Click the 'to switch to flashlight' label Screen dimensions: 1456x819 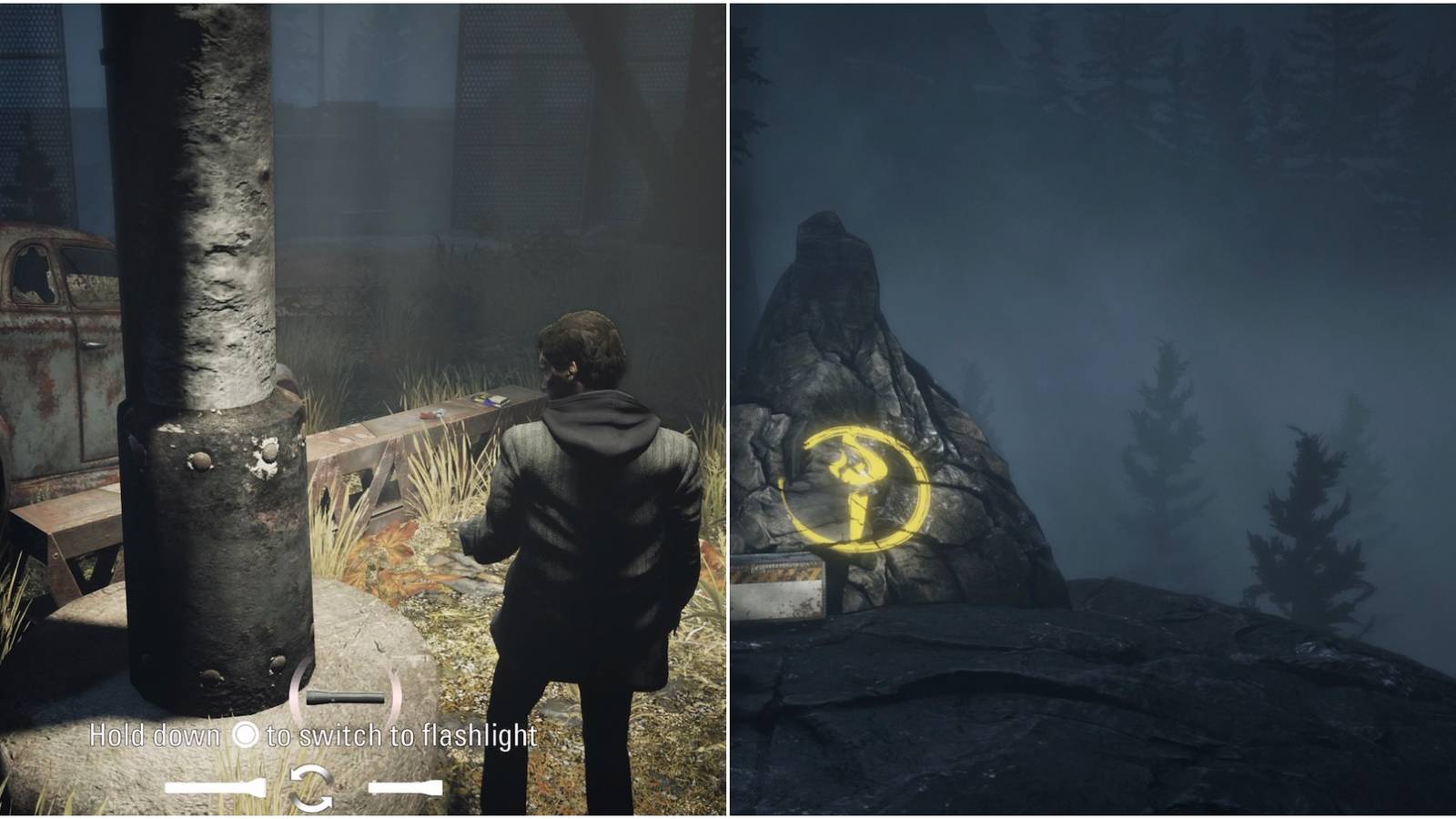click(400, 735)
